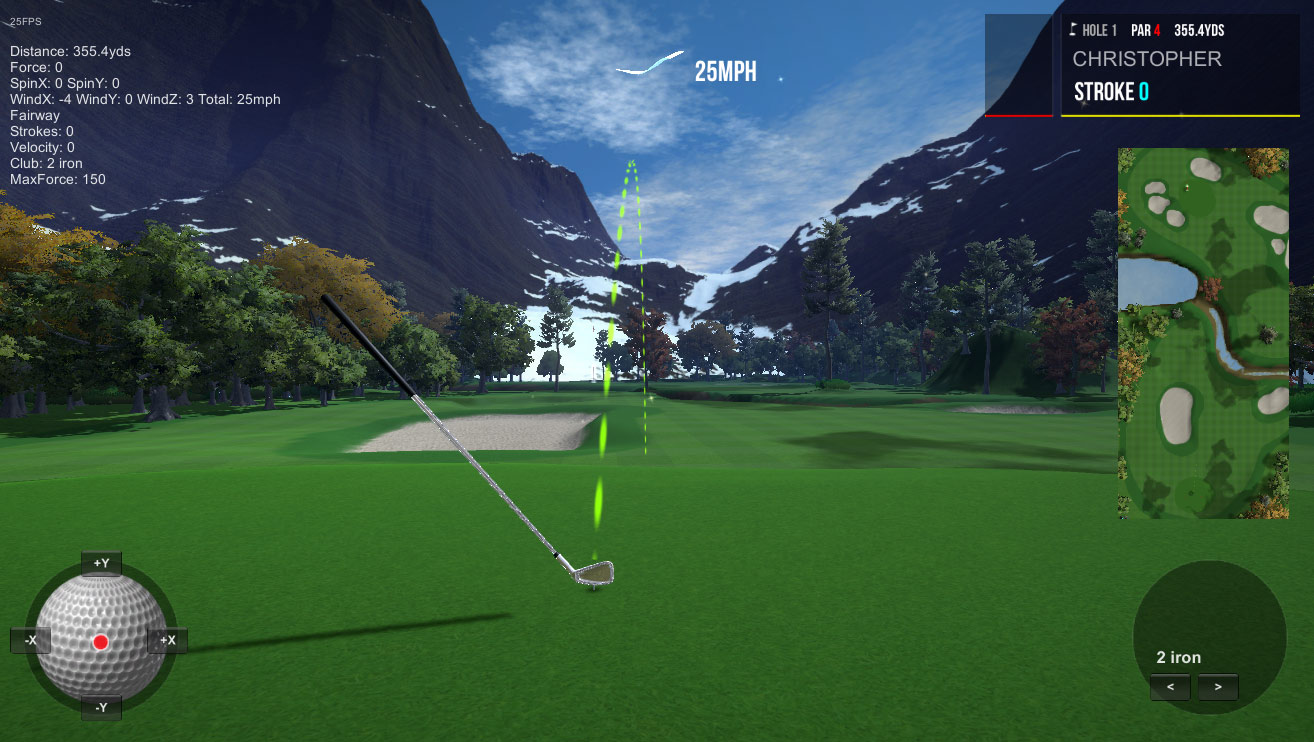
Task: Click the -Y spin button
Action: [x=101, y=708]
